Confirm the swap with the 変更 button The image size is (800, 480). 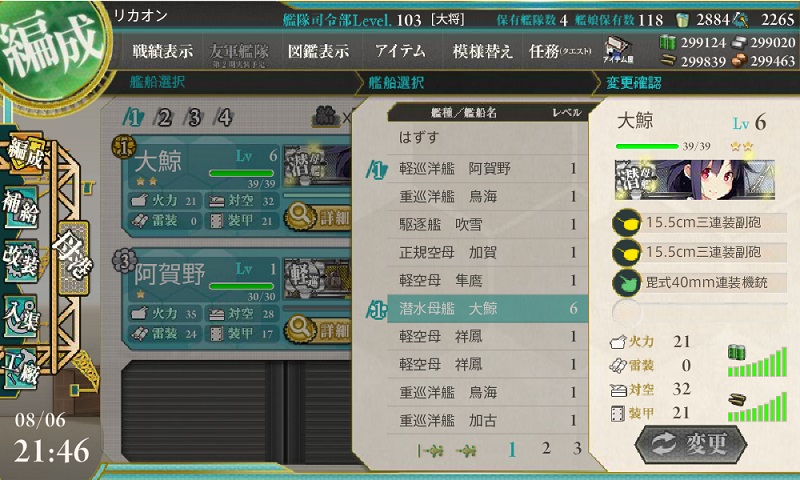pos(691,444)
